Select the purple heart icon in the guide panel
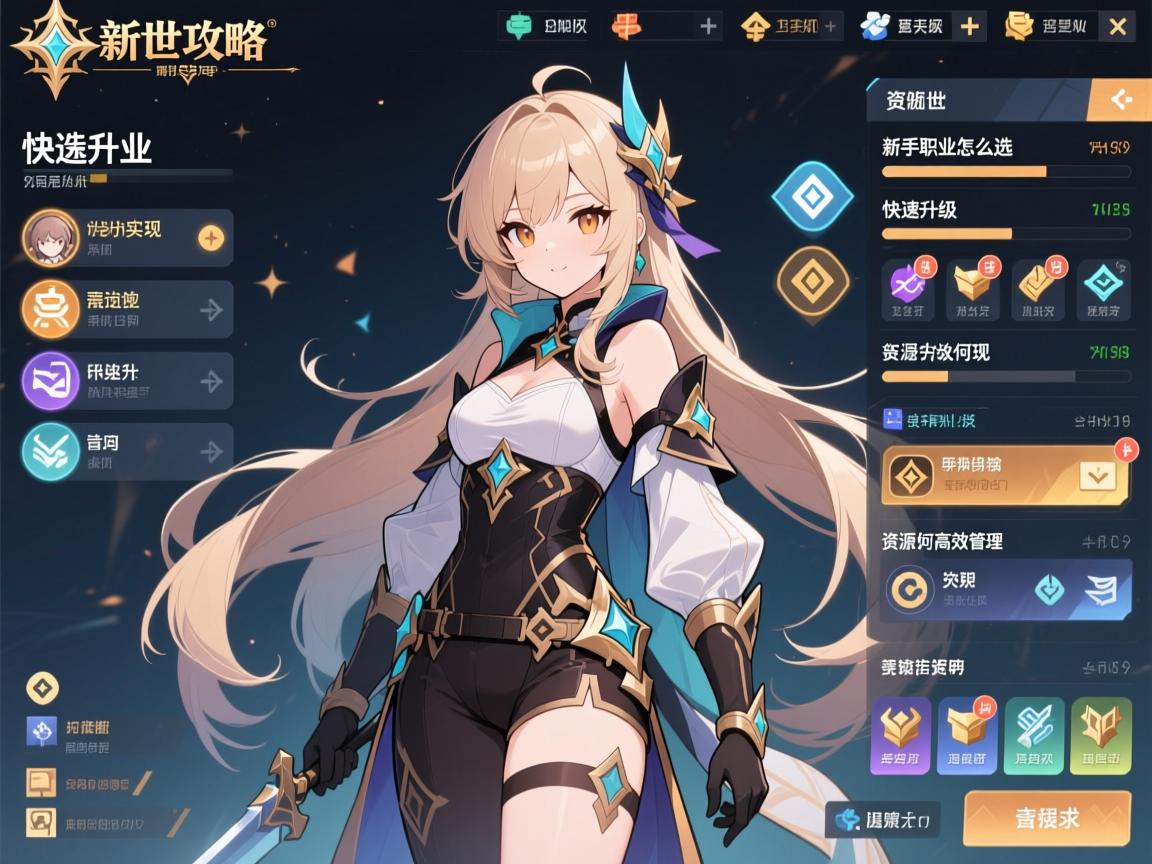The width and height of the screenshot is (1152, 864). 908,288
